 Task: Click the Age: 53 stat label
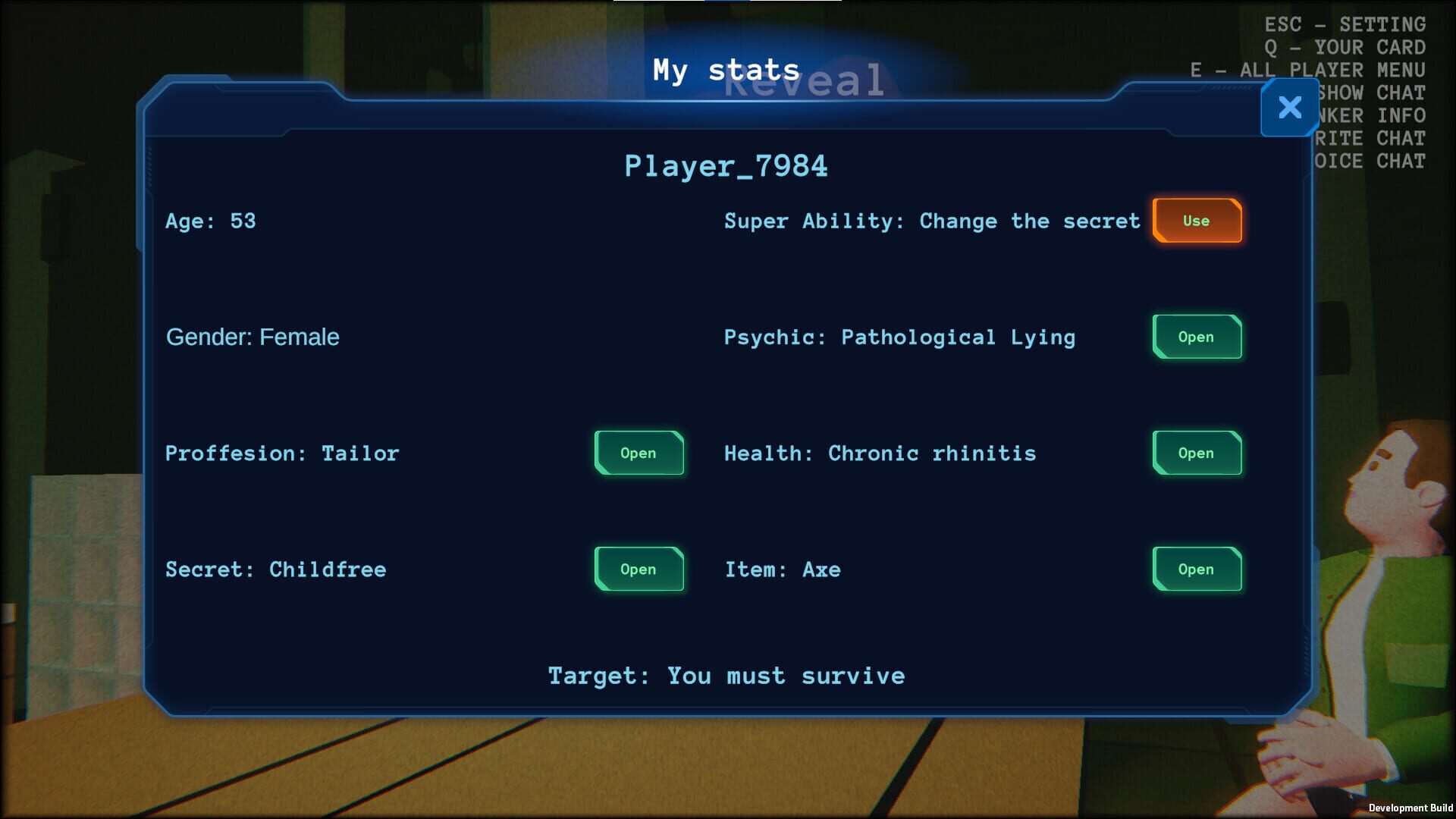pyautogui.click(x=211, y=221)
